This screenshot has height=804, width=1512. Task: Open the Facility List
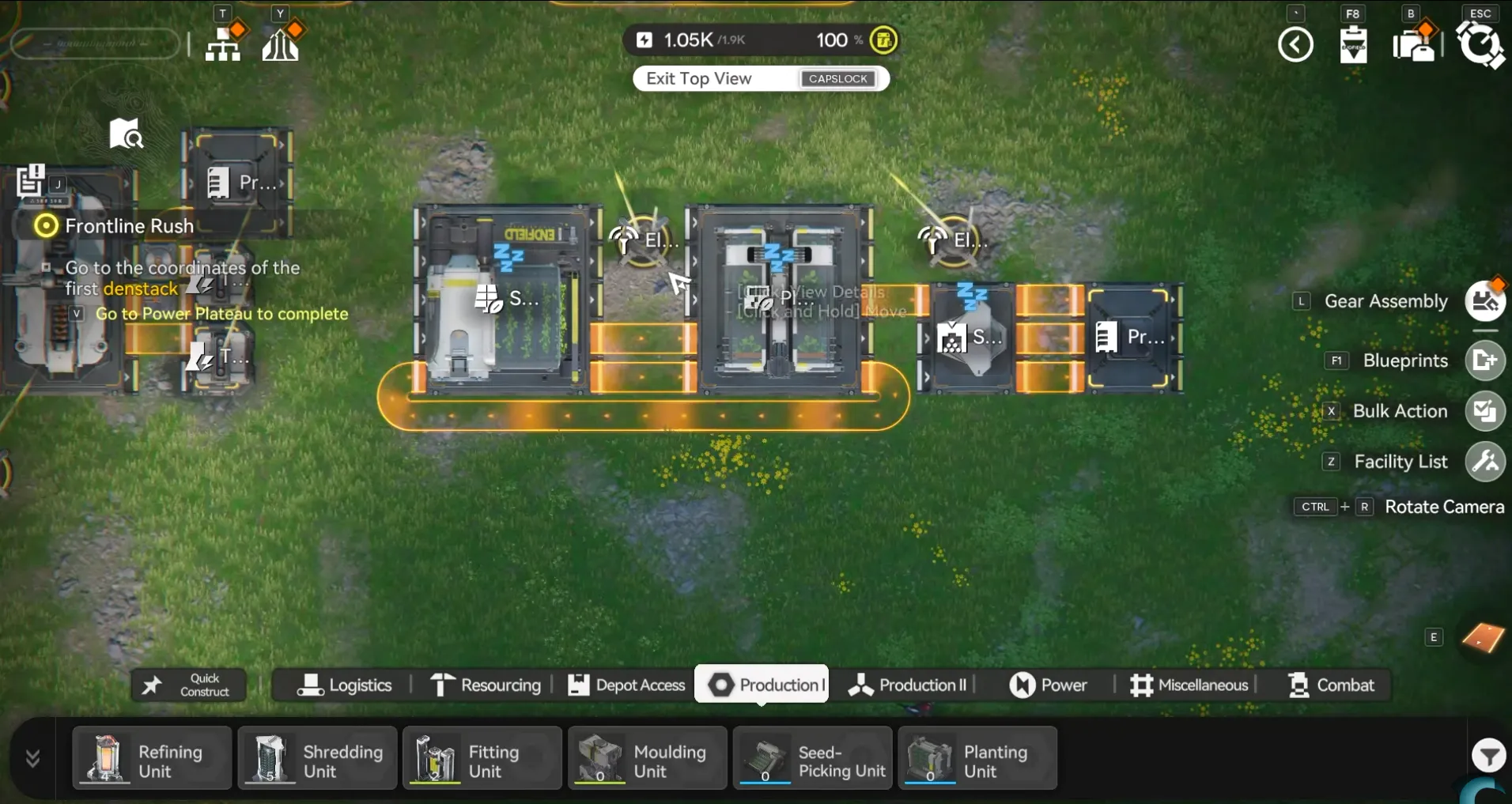click(1484, 462)
